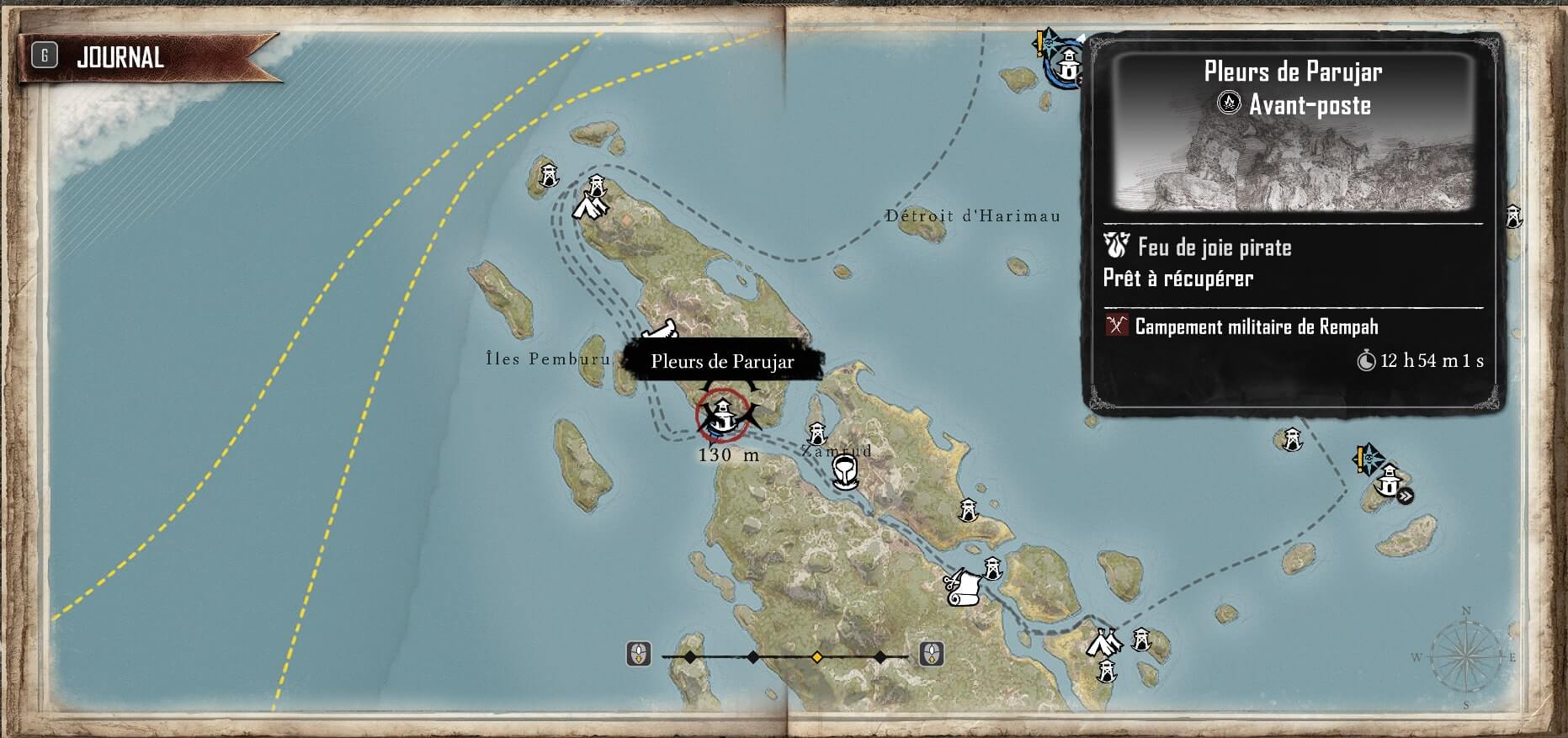Click the Pleurs de Parujar outpost thumbnail
Screen dimensions: 1568x738
tap(1294, 156)
